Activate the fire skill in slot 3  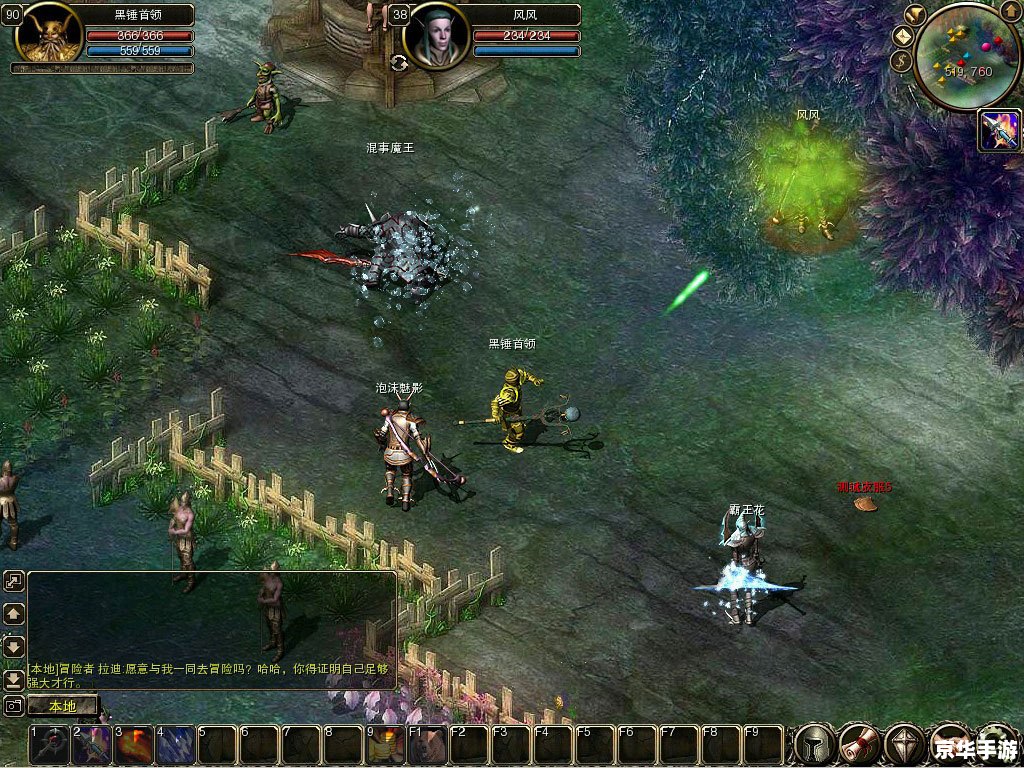pyautogui.click(x=134, y=745)
